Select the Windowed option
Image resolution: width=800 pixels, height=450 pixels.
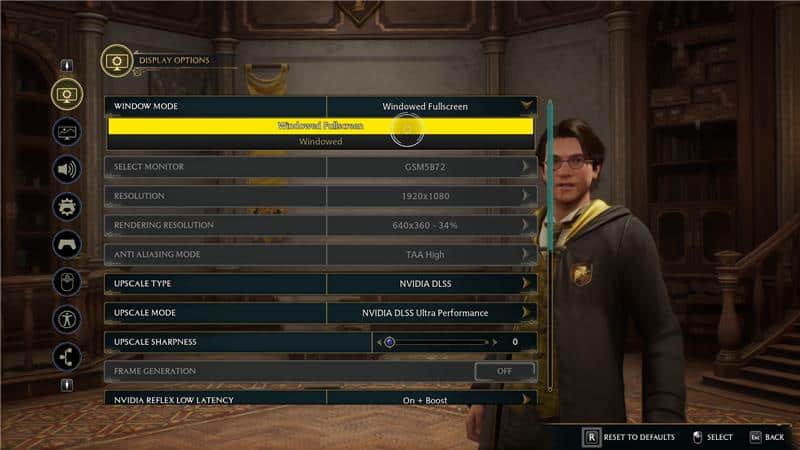point(321,142)
